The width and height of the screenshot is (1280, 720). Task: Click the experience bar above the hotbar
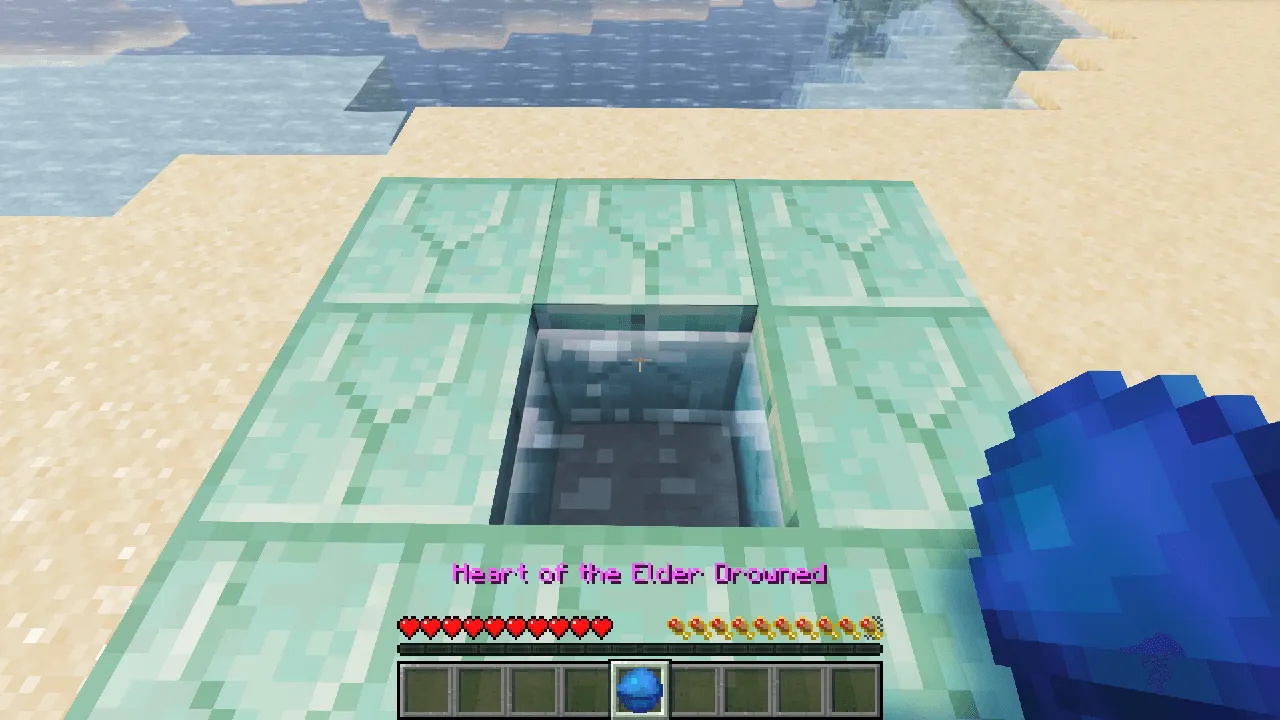(x=640, y=649)
